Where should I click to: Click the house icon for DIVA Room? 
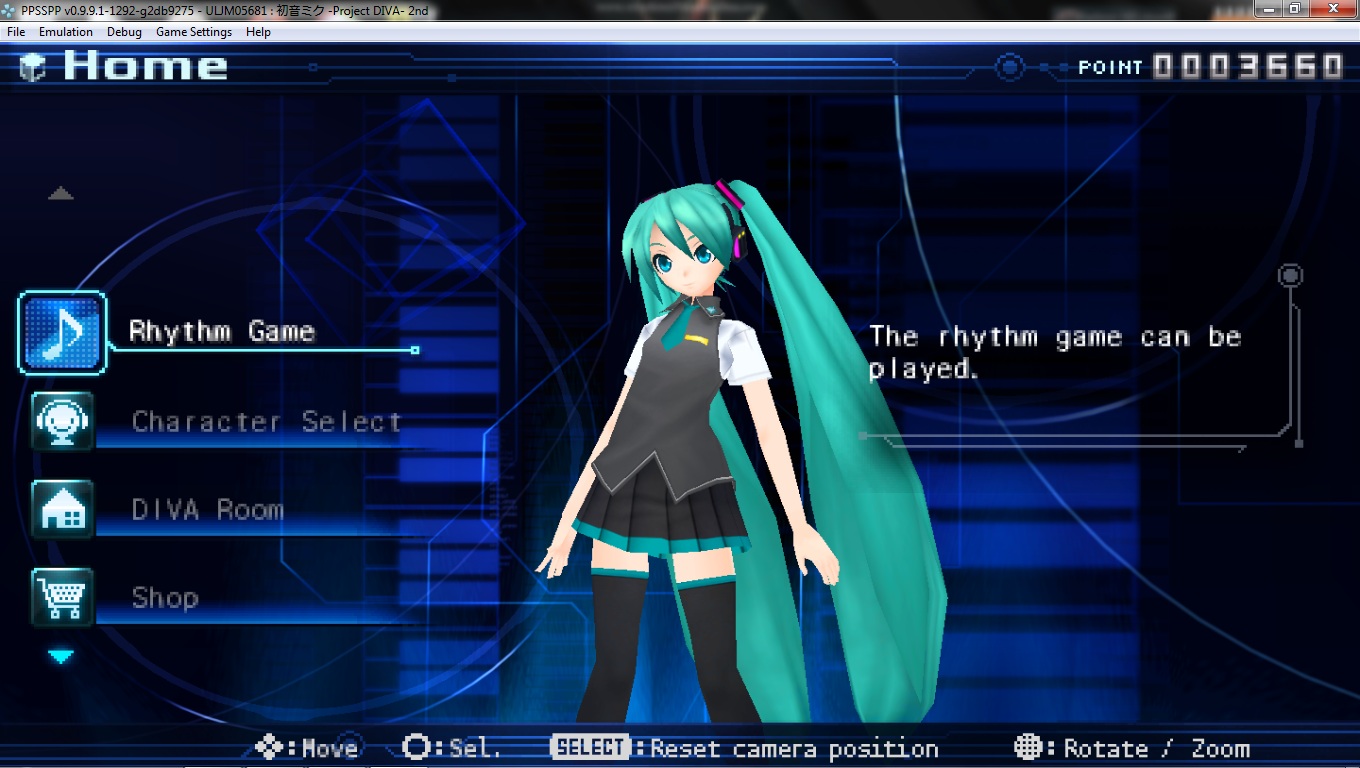(62, 509)
